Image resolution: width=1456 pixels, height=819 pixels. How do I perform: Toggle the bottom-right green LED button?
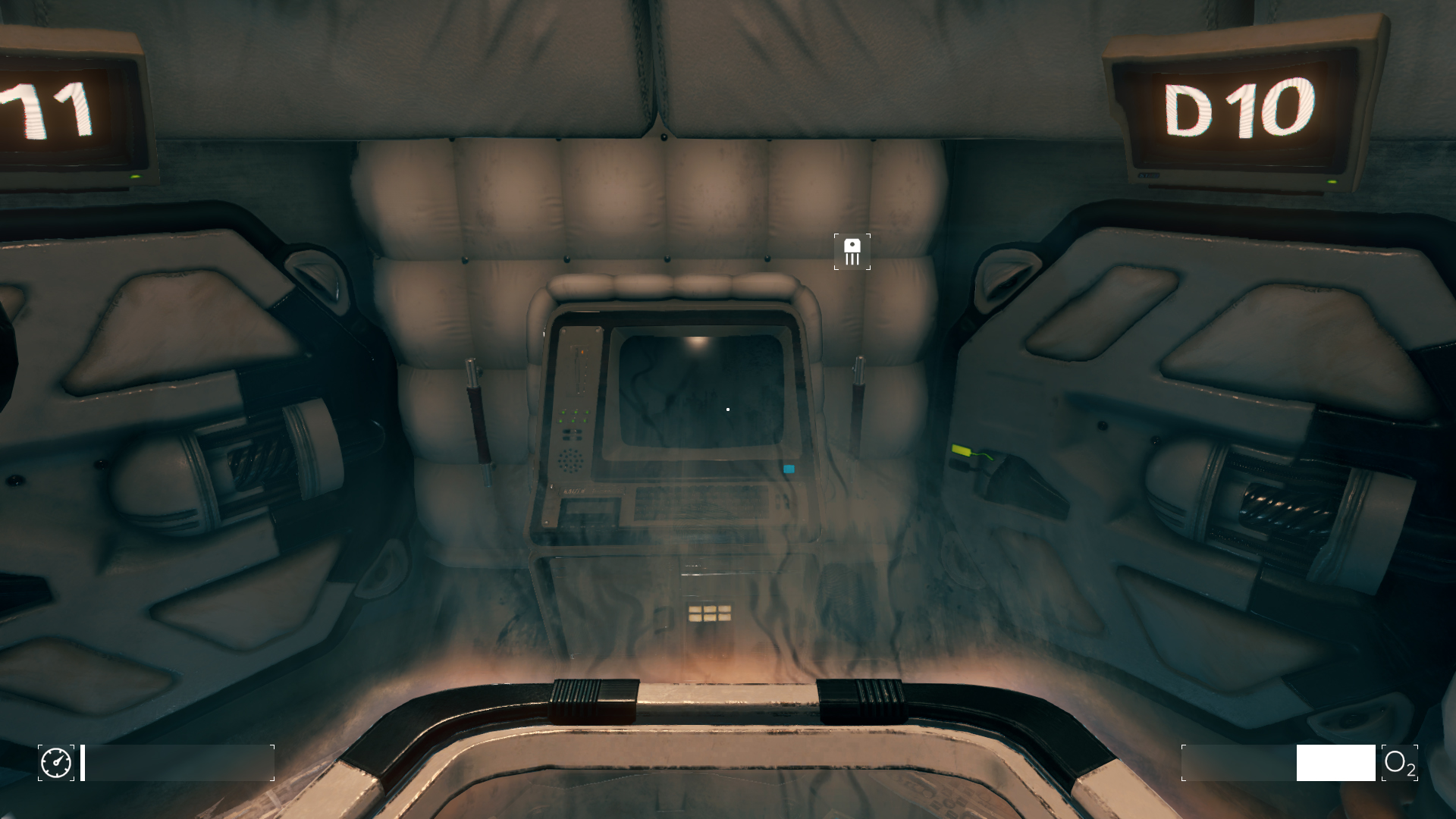tap(586, 421)
